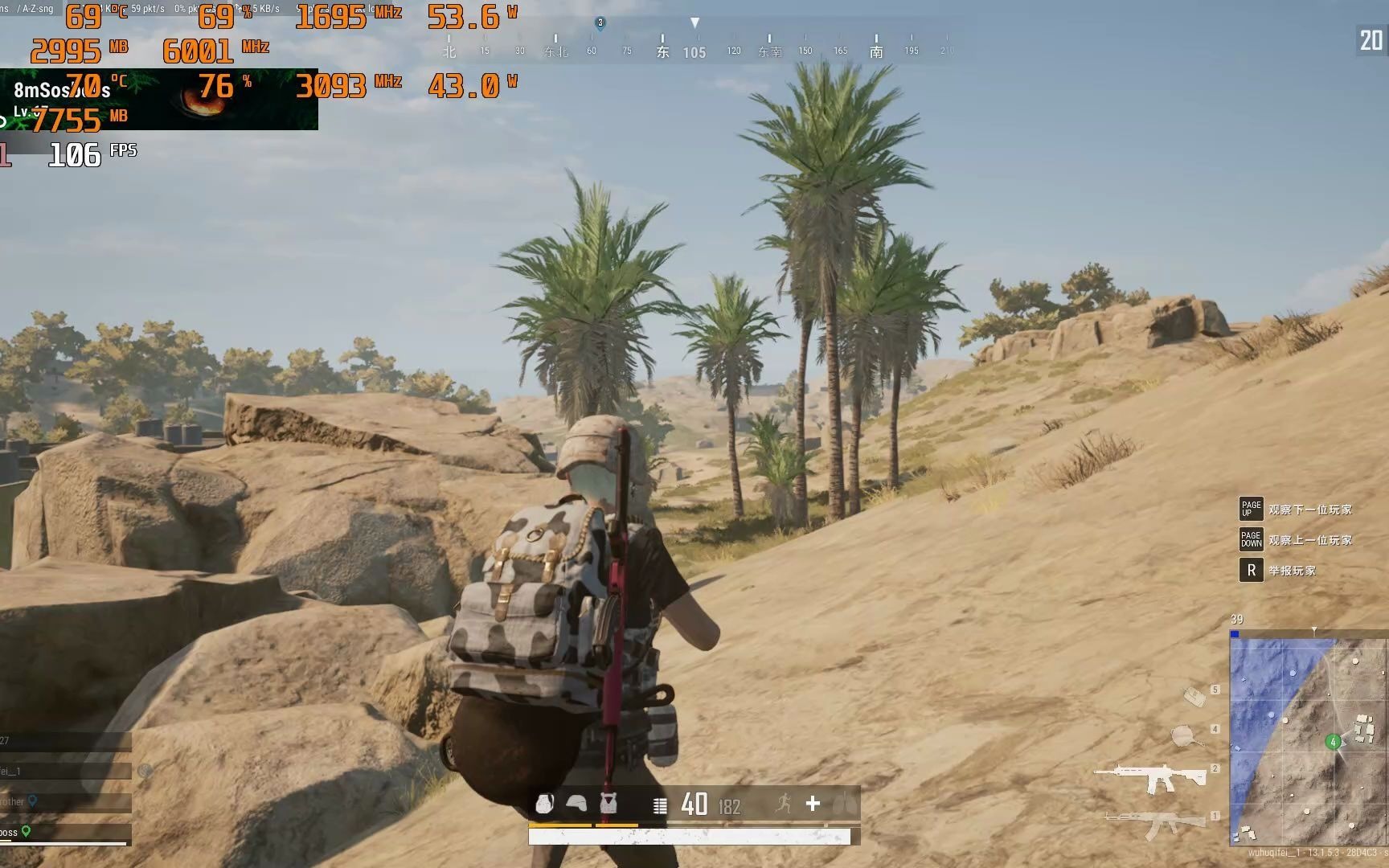Click the blue "3" marker above the compass
1389x868 pixels.
pyautogui.click(x=599, y=24)
